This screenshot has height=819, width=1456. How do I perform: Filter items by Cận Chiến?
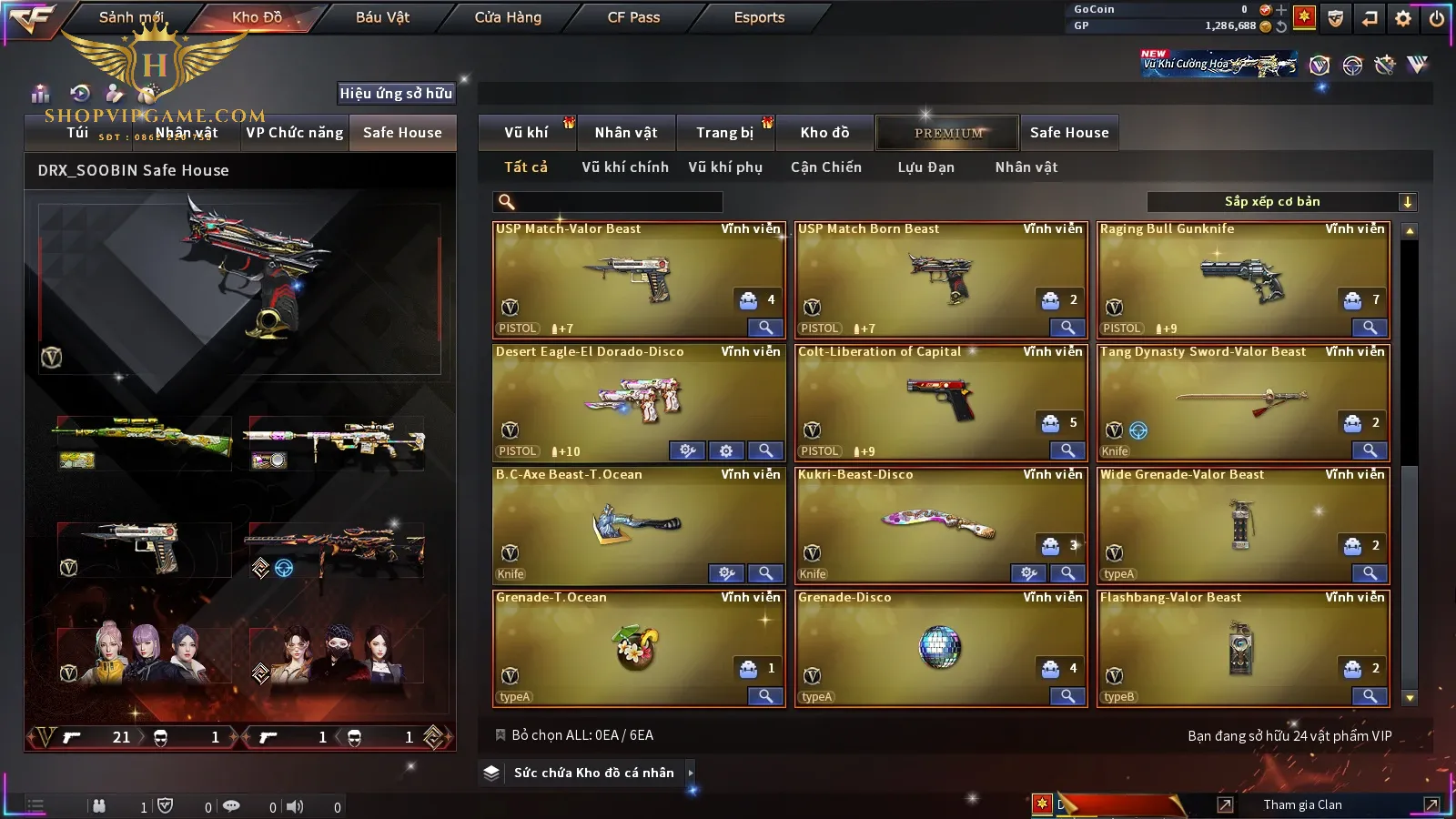(825, 167)
